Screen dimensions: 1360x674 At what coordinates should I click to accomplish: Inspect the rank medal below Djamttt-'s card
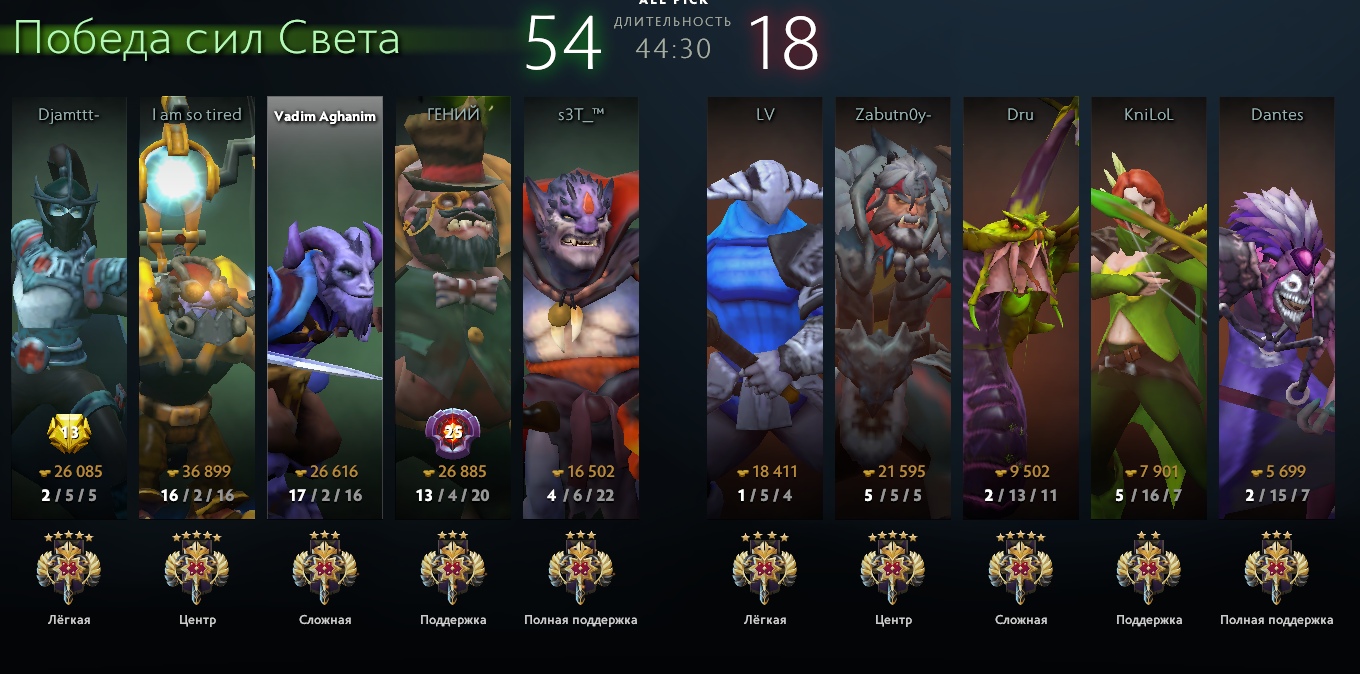click(x=69, y=568)
